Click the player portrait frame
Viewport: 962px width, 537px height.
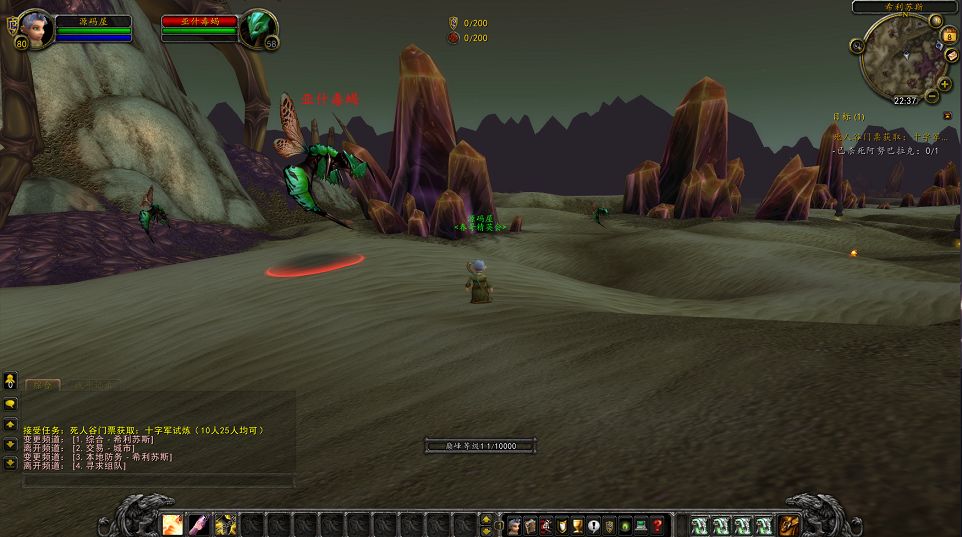point(34,29)
